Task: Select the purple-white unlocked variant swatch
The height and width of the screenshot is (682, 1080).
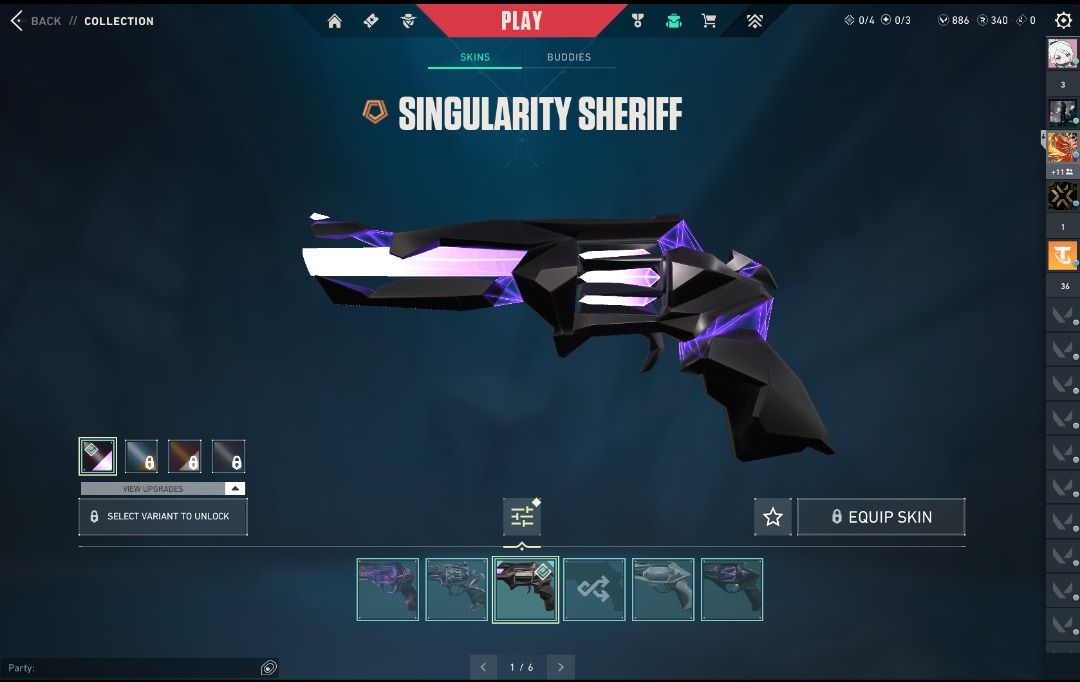Action: 98,456
